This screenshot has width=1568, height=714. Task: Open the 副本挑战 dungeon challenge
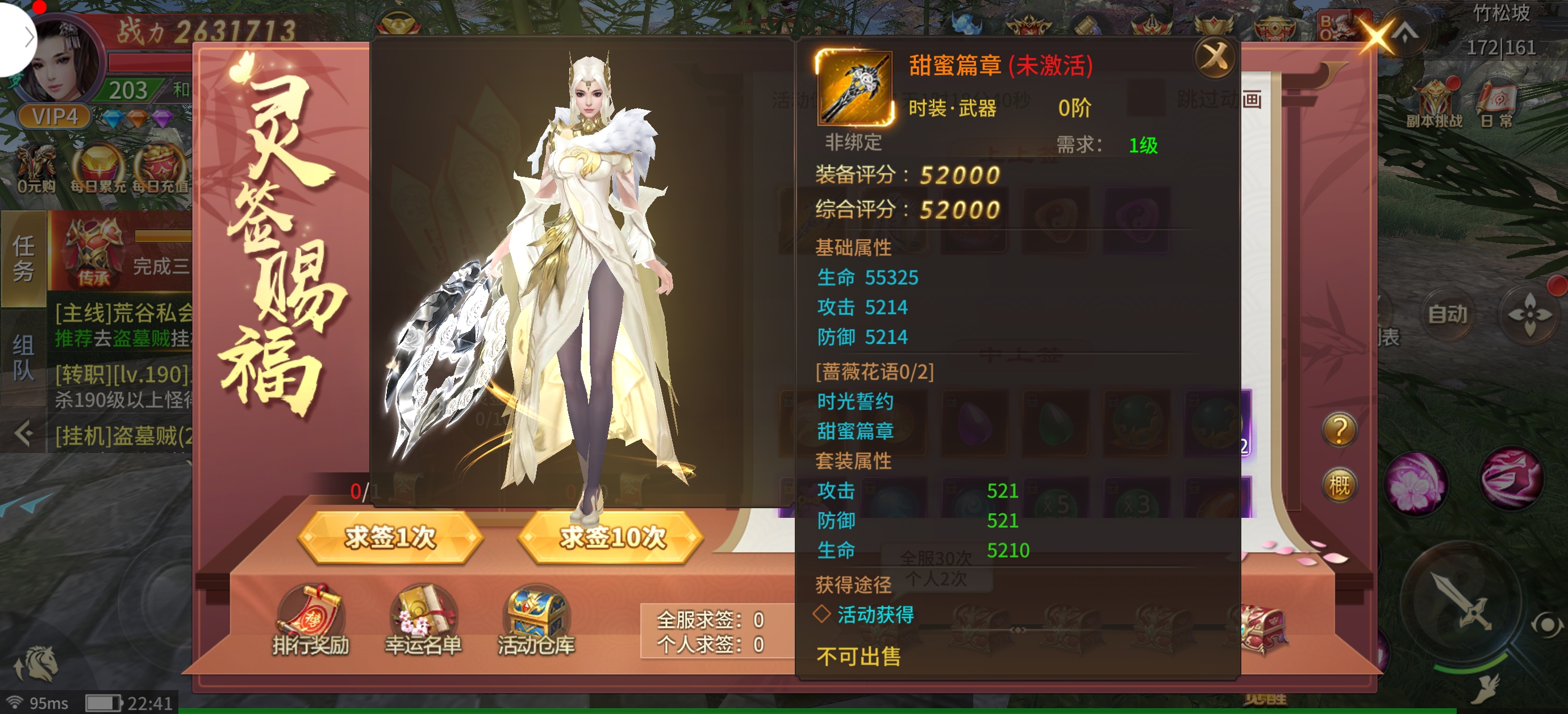click(x=1434, y=103)
